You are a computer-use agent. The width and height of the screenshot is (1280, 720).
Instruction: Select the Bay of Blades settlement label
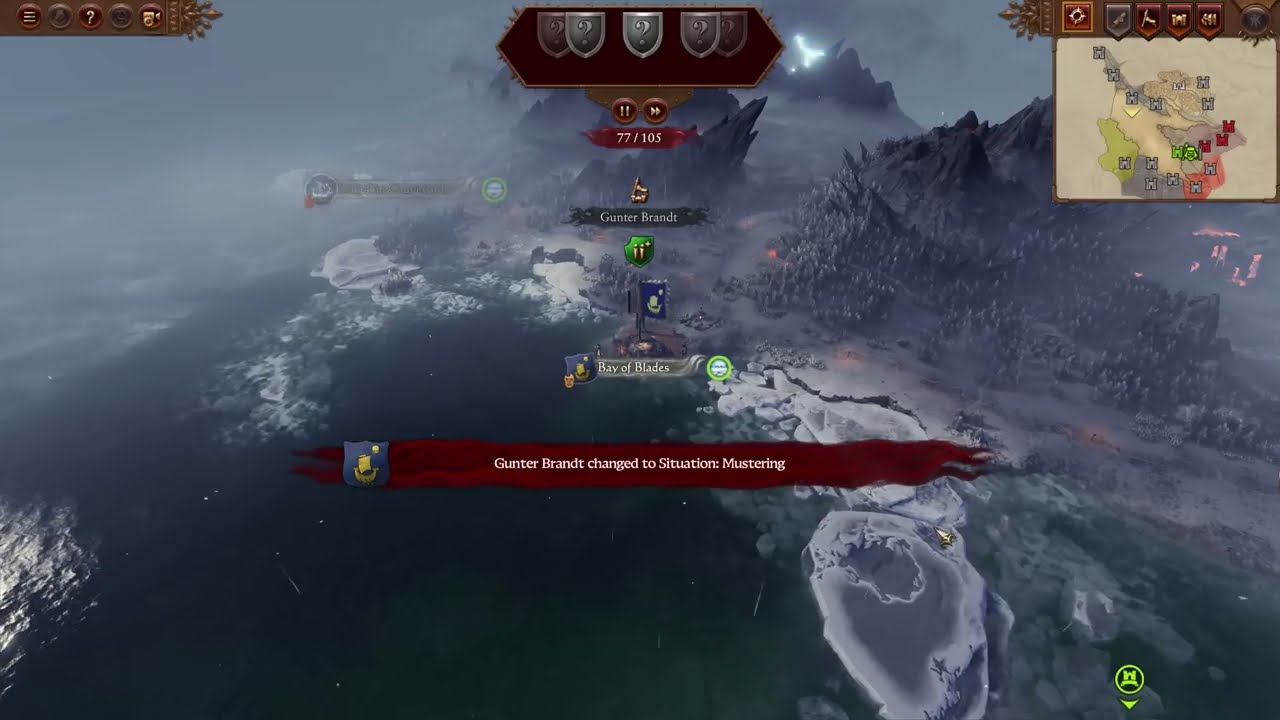634,368
